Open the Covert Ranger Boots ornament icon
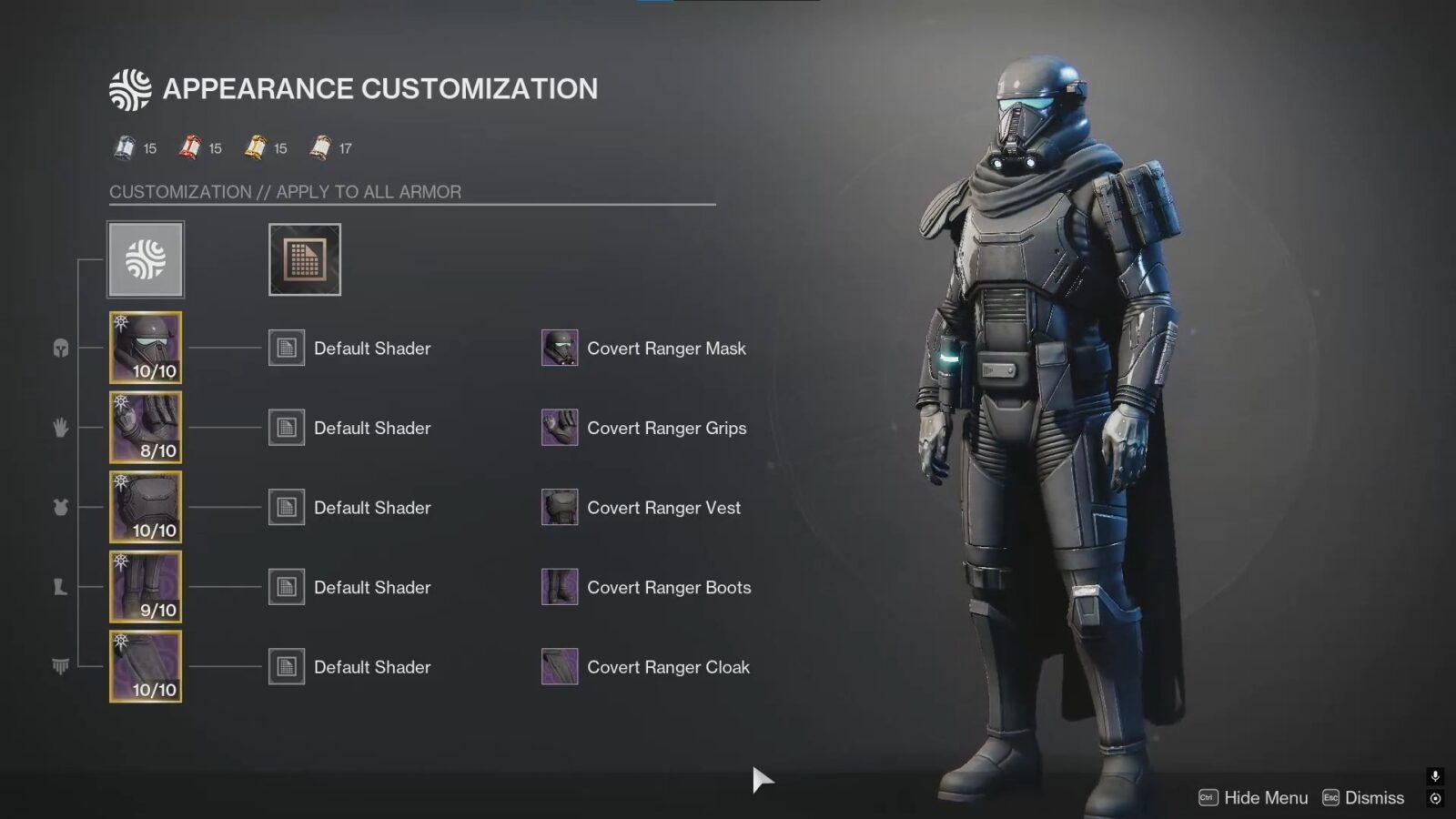This screenshot has height=819, width=1456. 559,587
